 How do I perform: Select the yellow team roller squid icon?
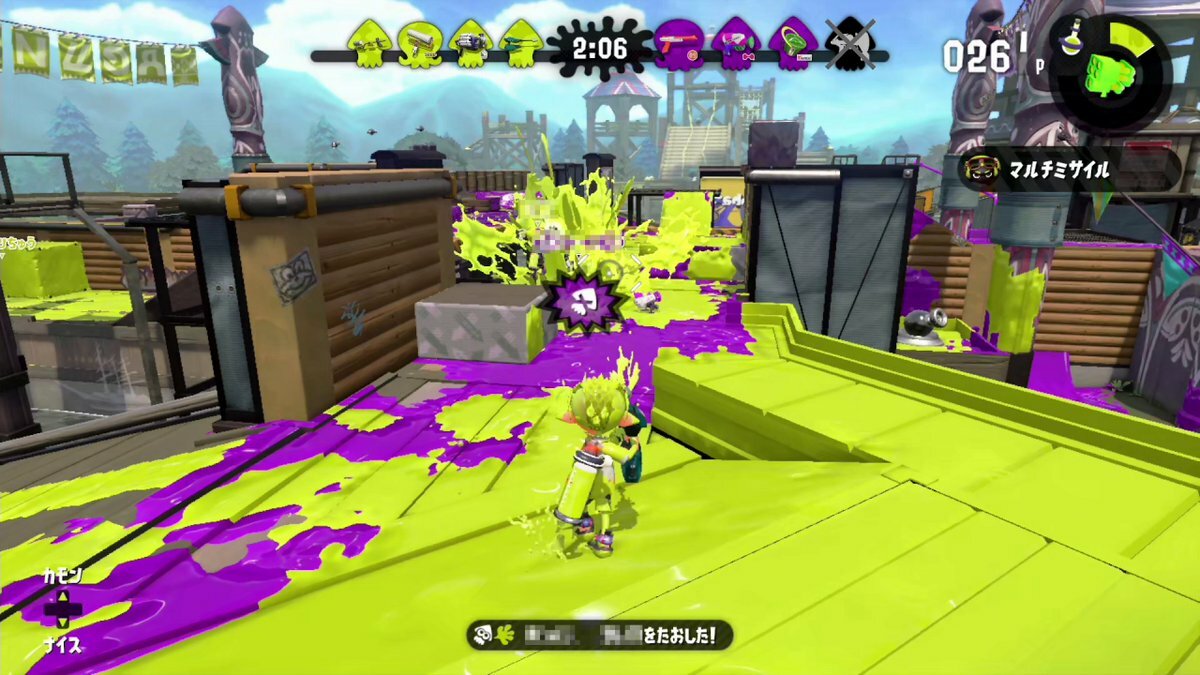[420, 42]
